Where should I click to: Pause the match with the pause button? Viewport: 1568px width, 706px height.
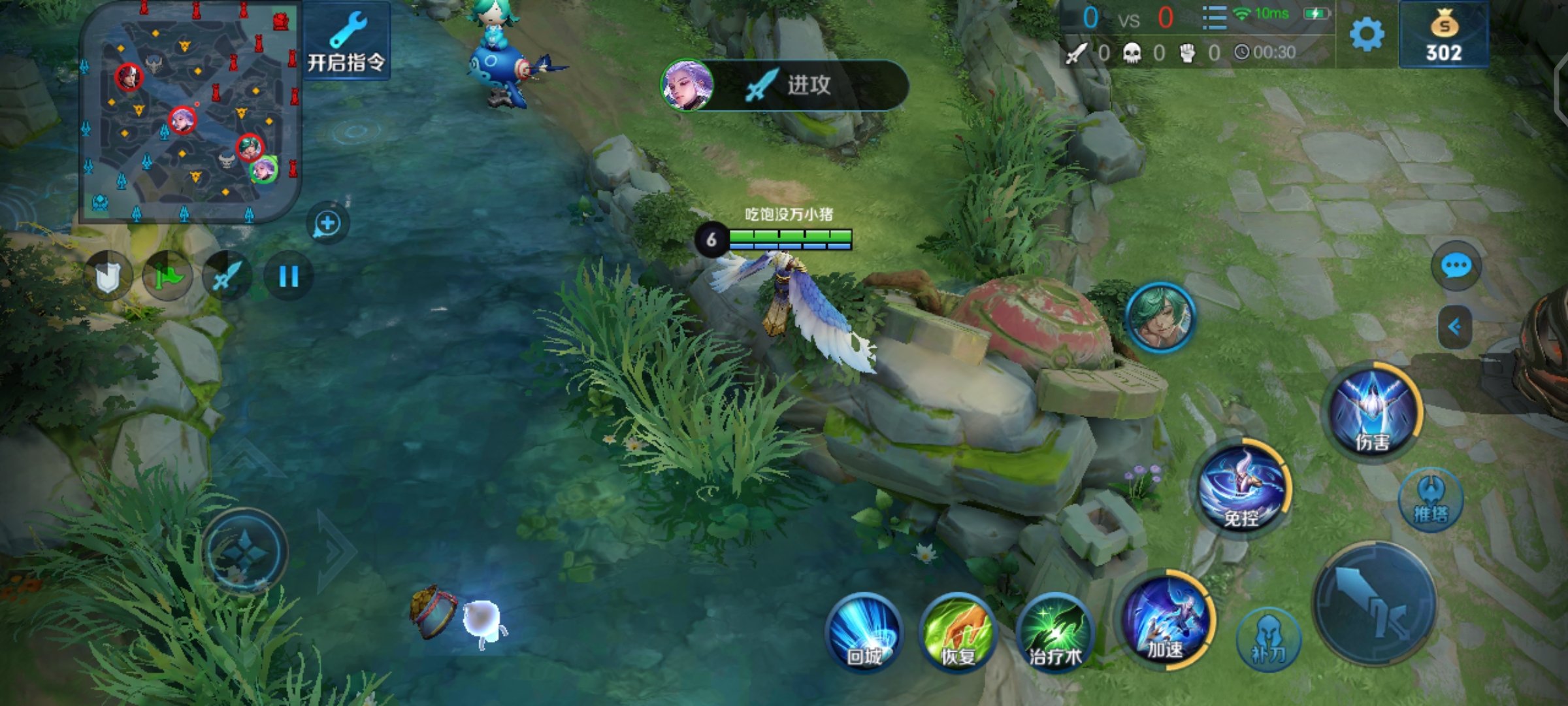click(288, 277)
